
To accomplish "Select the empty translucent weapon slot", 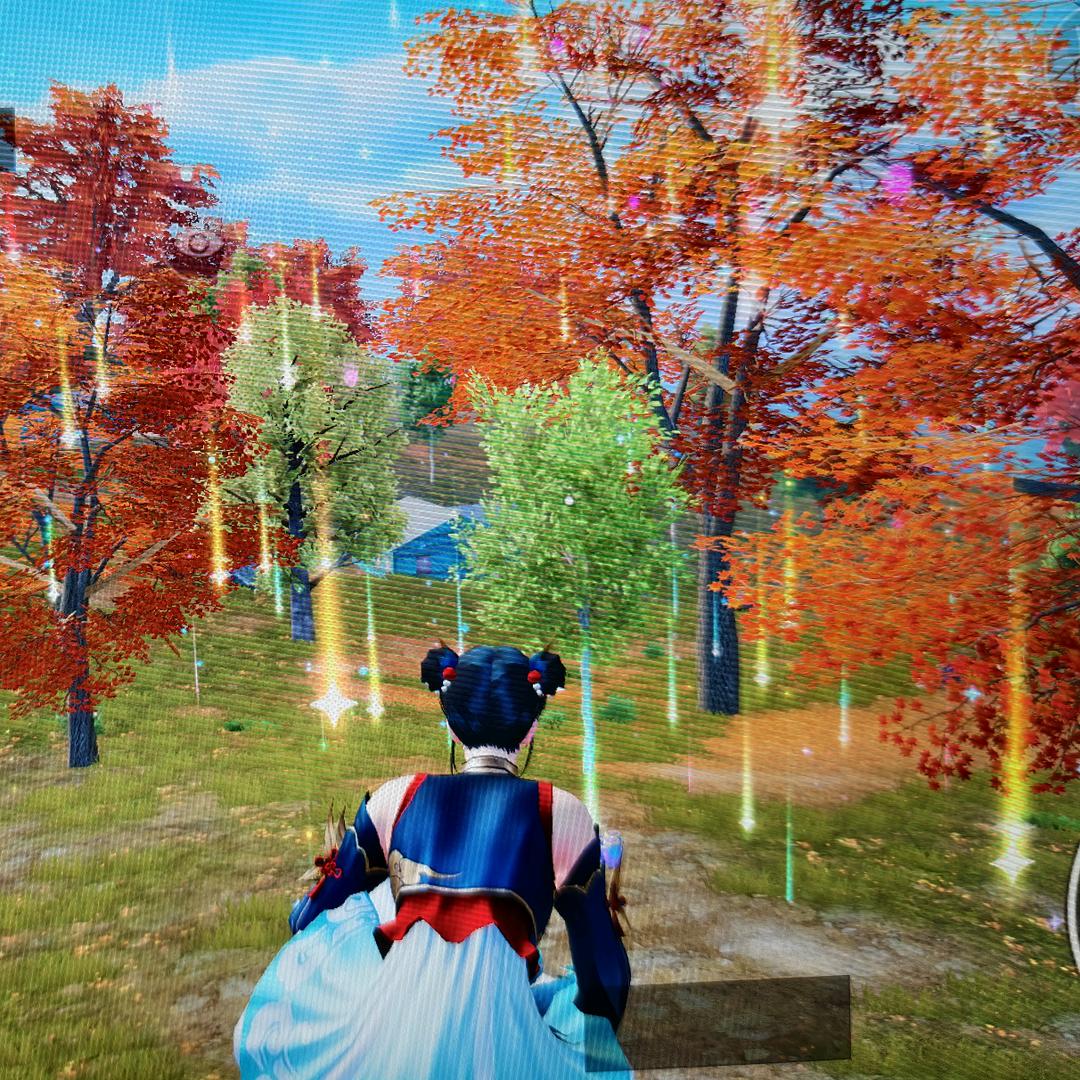I will coord(735,1018).
